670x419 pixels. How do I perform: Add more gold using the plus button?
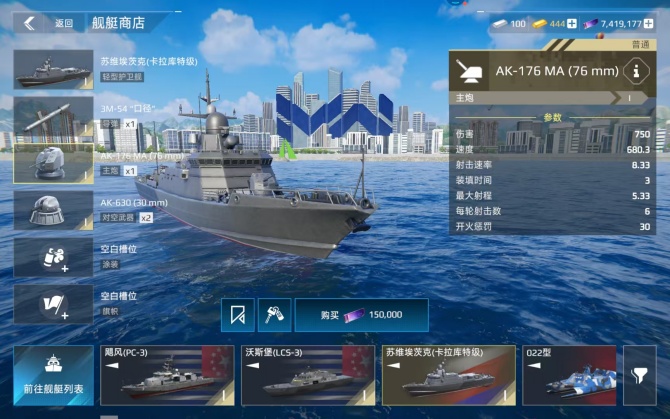click(572, 23)
